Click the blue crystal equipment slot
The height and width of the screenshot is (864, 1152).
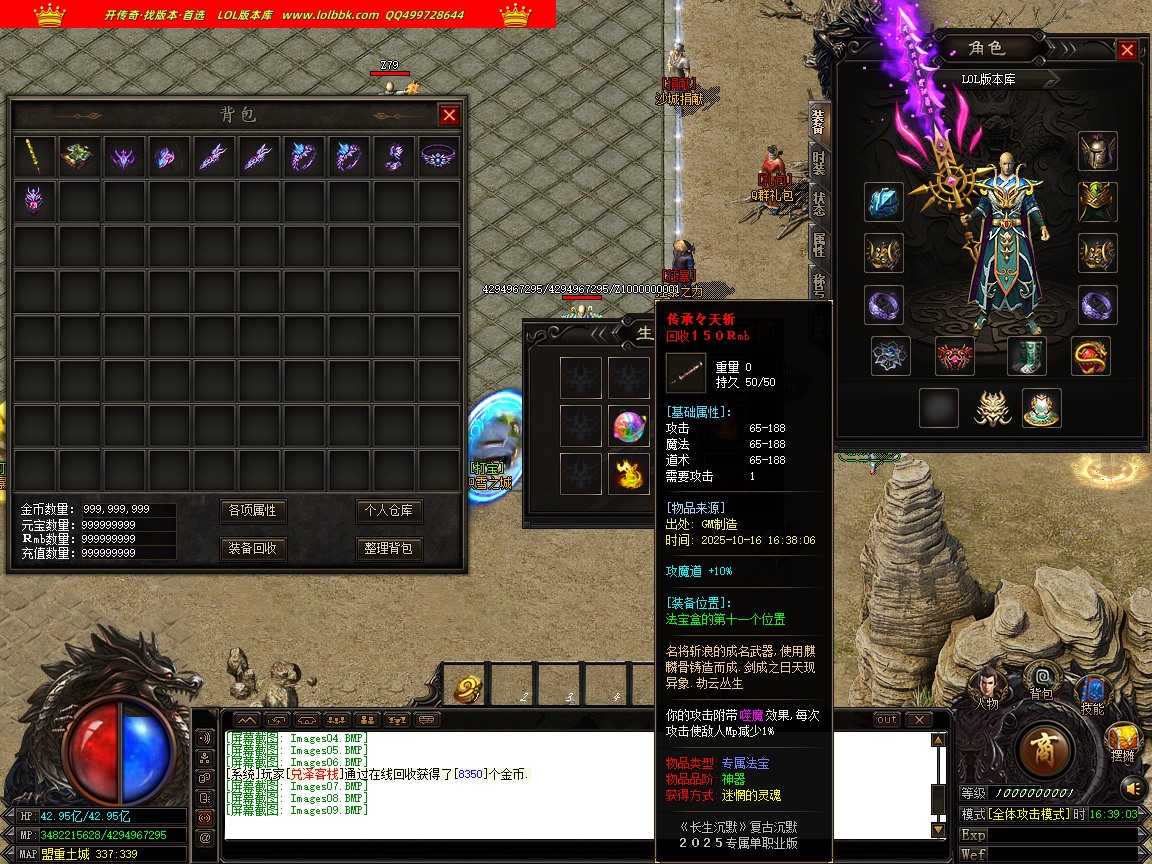[884, 203]
